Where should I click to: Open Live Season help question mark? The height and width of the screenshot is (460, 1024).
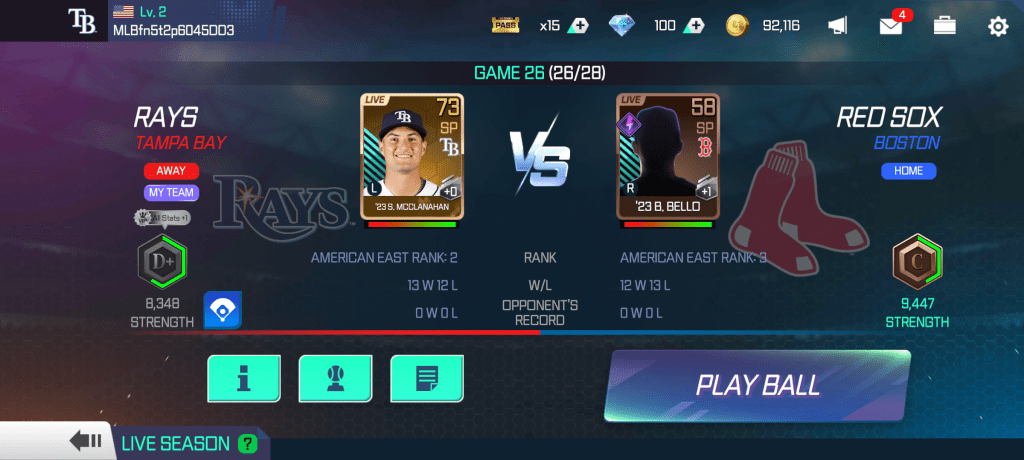247,443
